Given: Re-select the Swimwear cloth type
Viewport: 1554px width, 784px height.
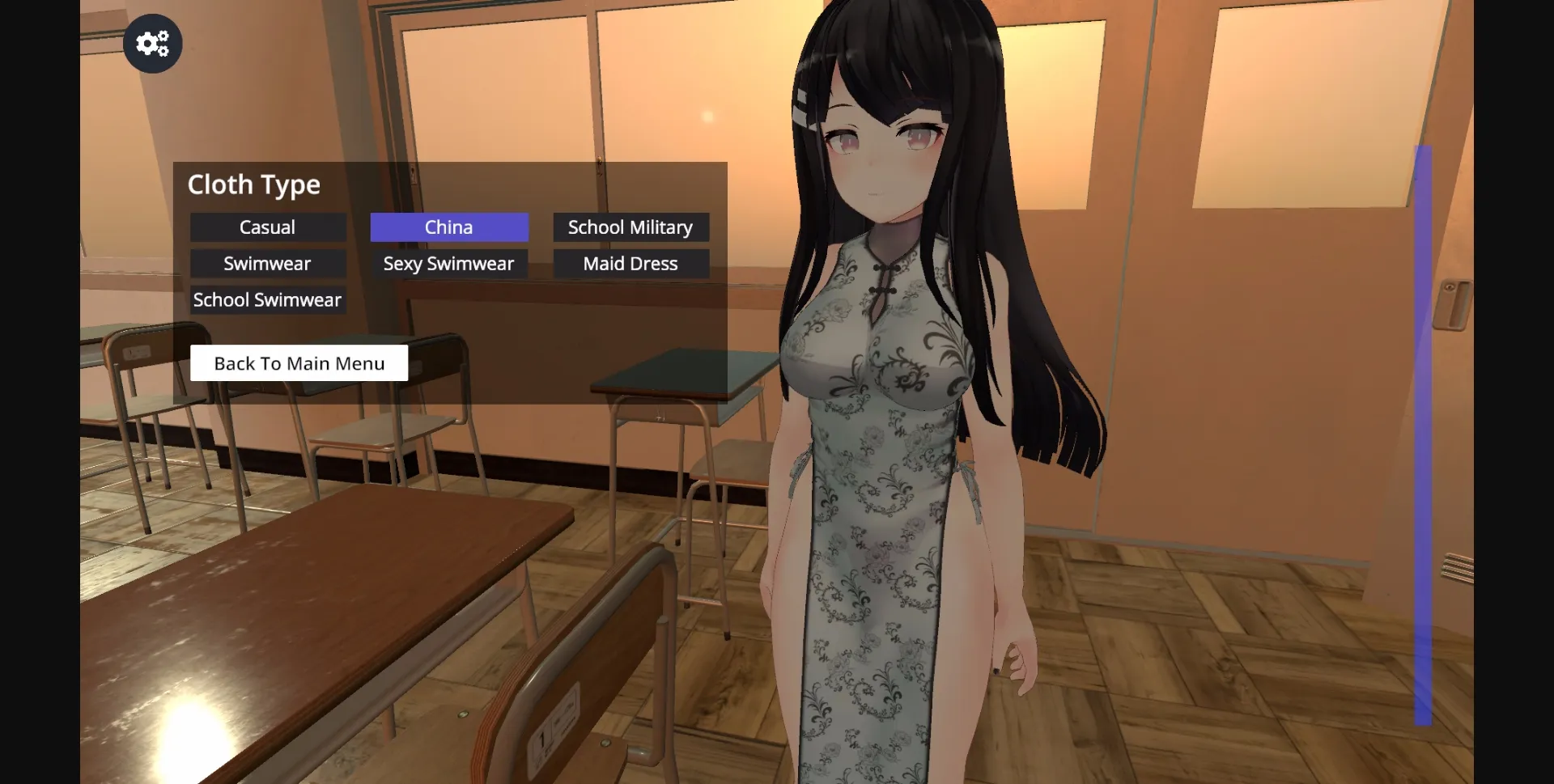Looking at the screenshot, I should 268,263.
